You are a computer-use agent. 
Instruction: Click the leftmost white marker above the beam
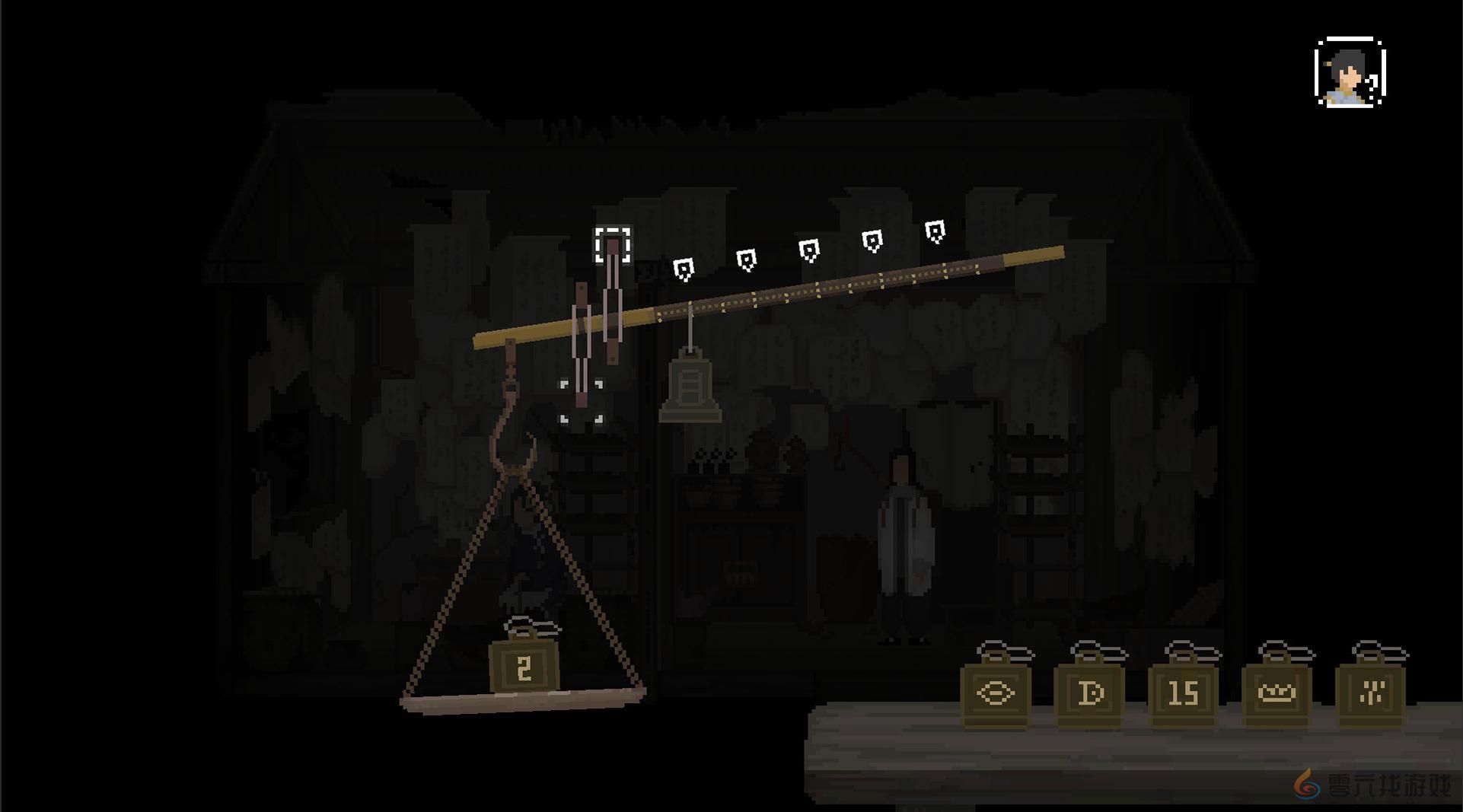[x=685, y=266]
